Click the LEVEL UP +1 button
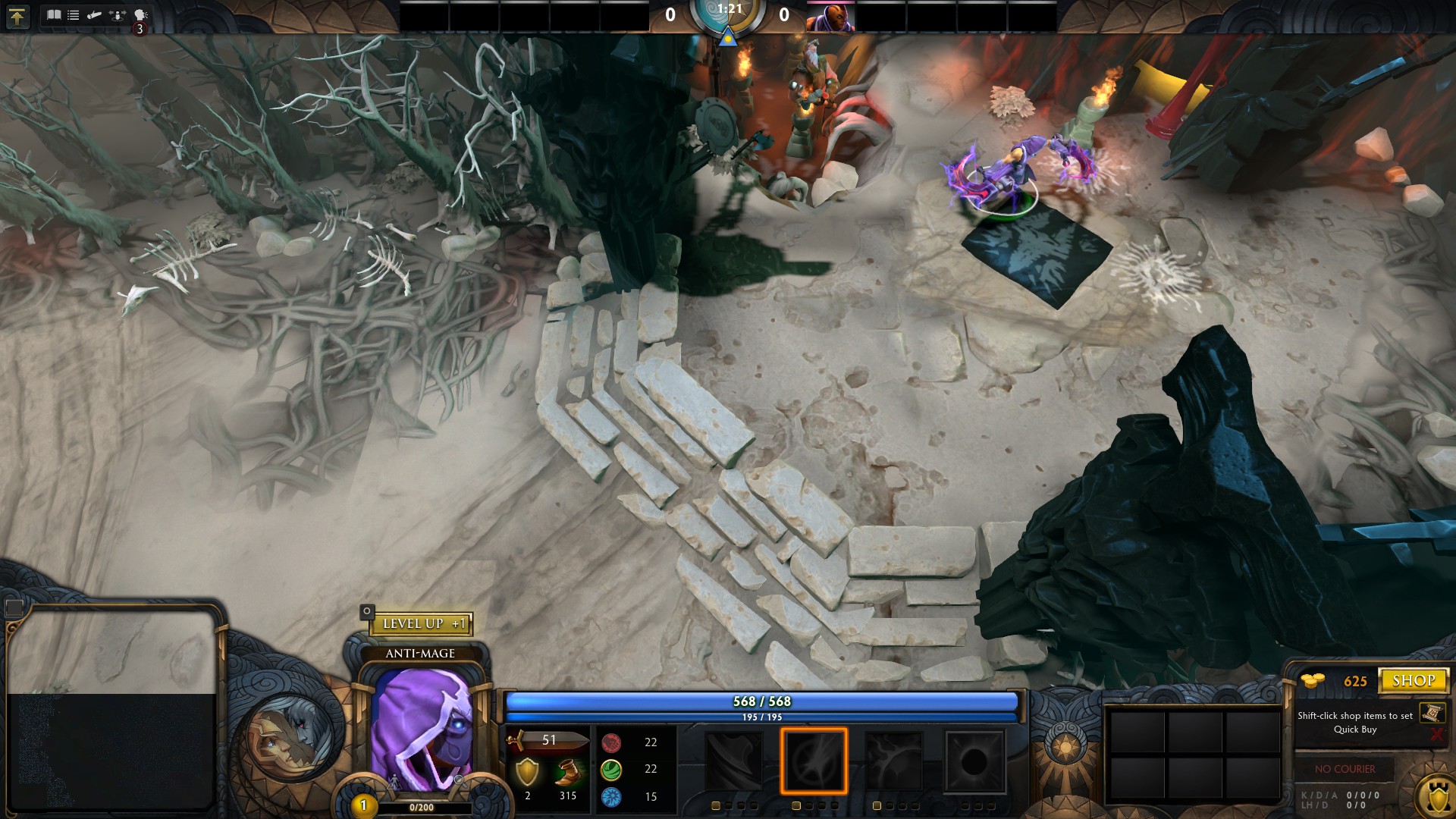The height and width of the screenshot is (819, 1456). pos(421,623)
